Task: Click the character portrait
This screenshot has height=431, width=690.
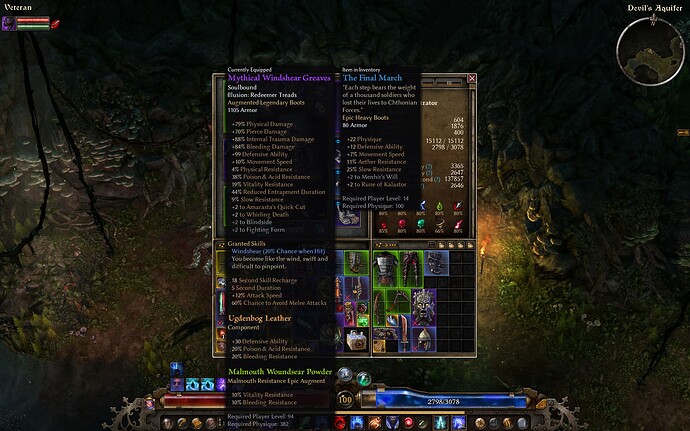Action: coord(10,23)
